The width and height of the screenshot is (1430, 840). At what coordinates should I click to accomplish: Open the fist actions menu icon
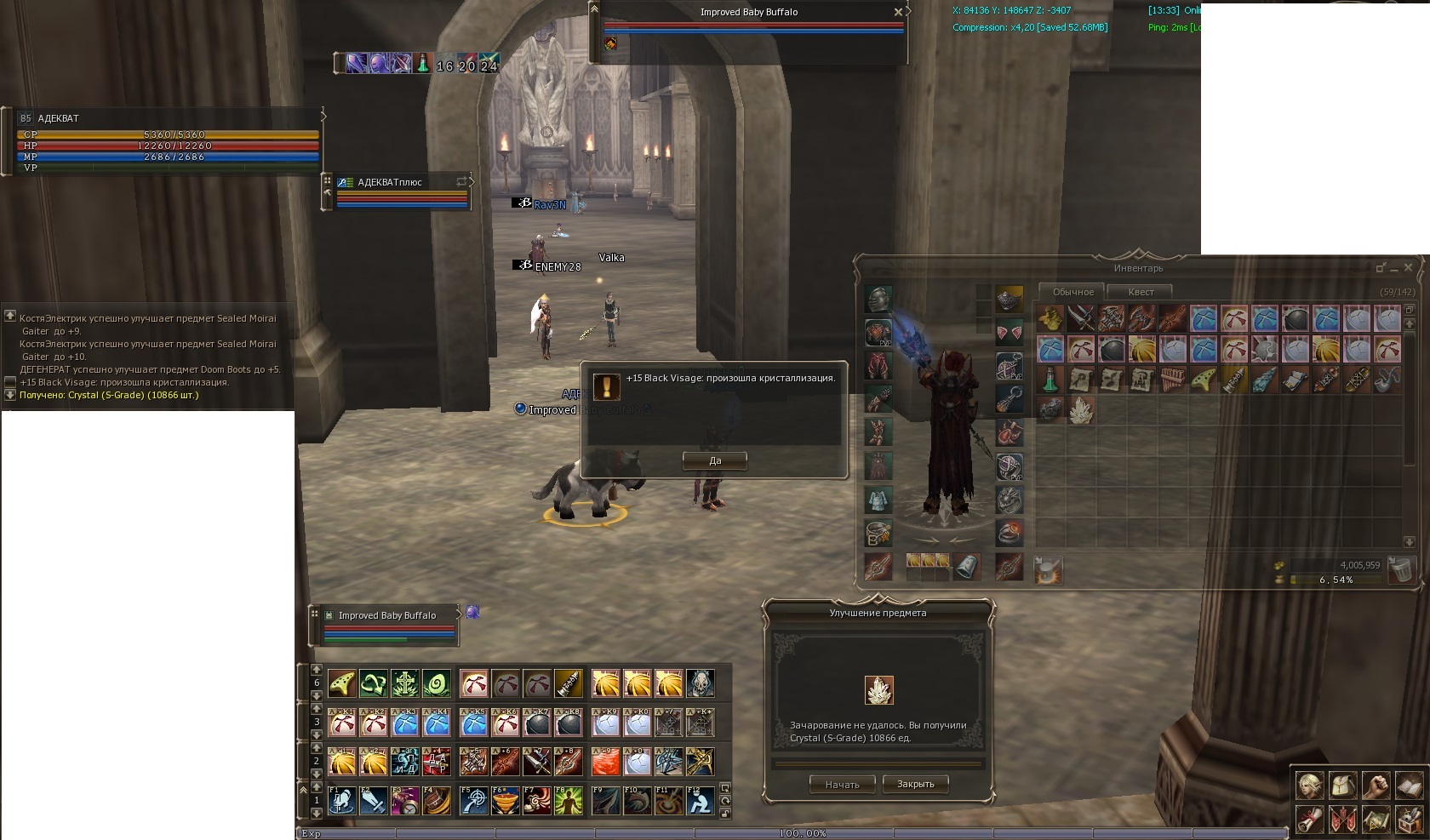tap(1376, 785)
